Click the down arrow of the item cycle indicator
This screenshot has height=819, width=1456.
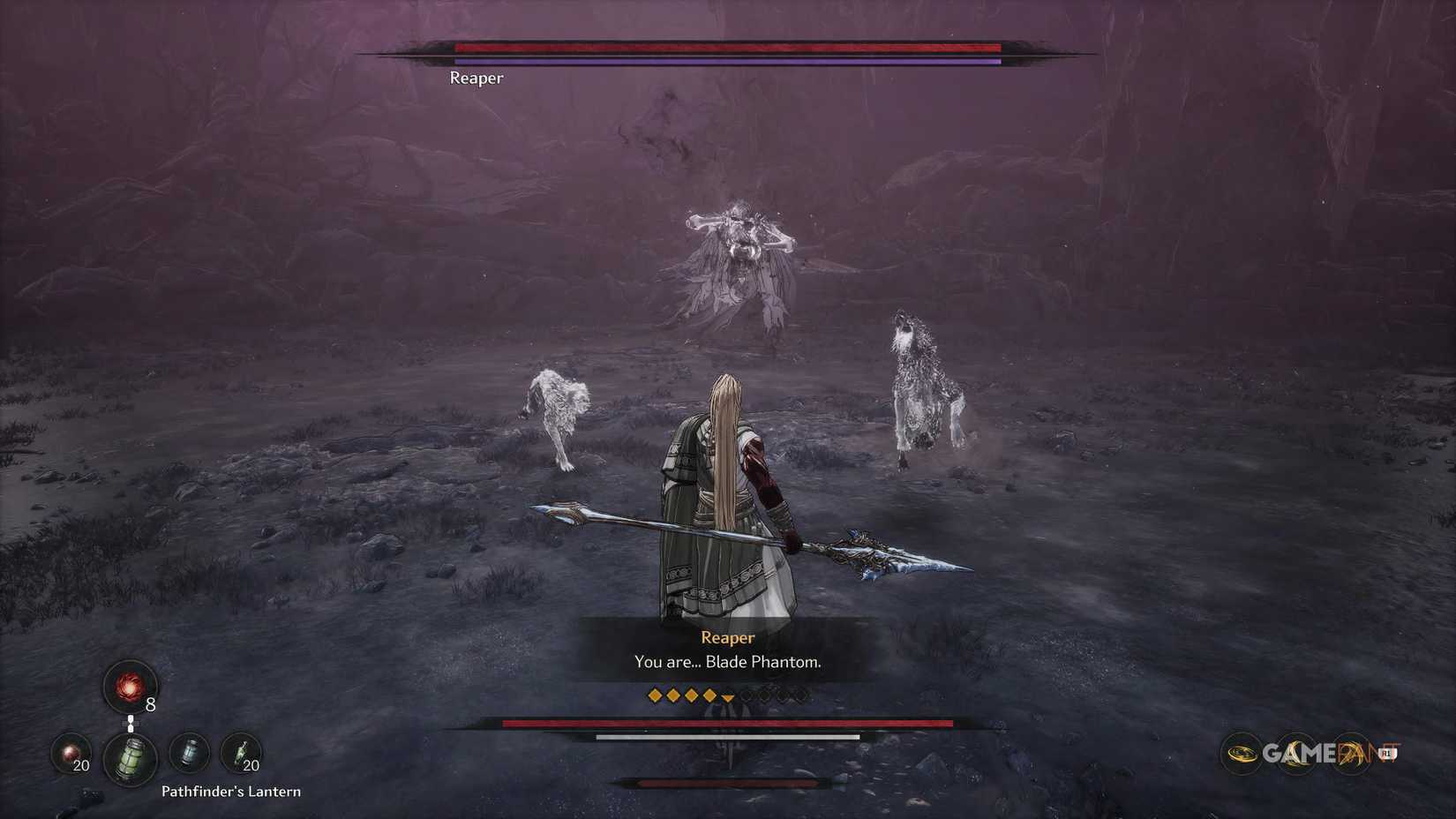point(131,730)
